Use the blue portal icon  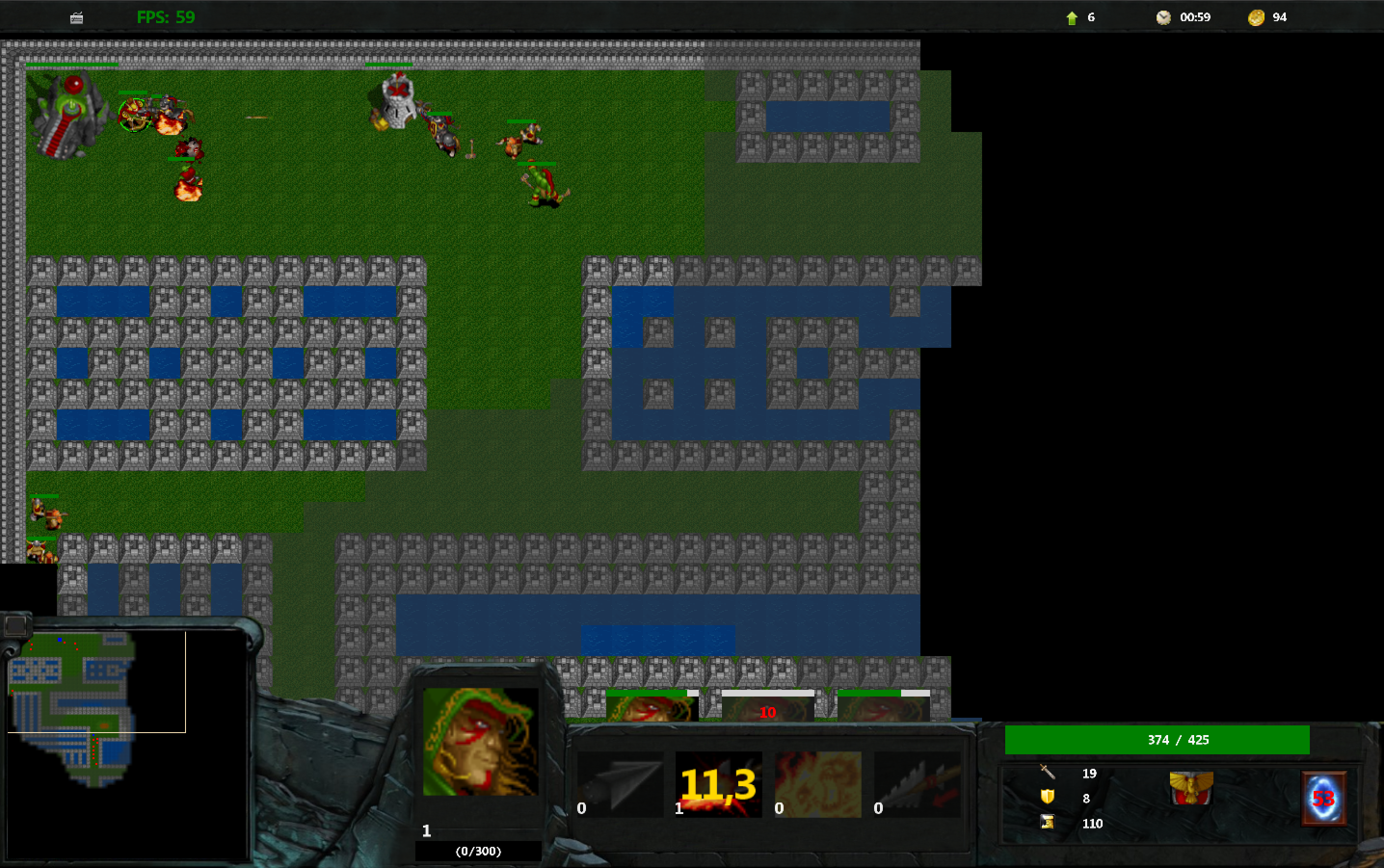point(1323,798)
